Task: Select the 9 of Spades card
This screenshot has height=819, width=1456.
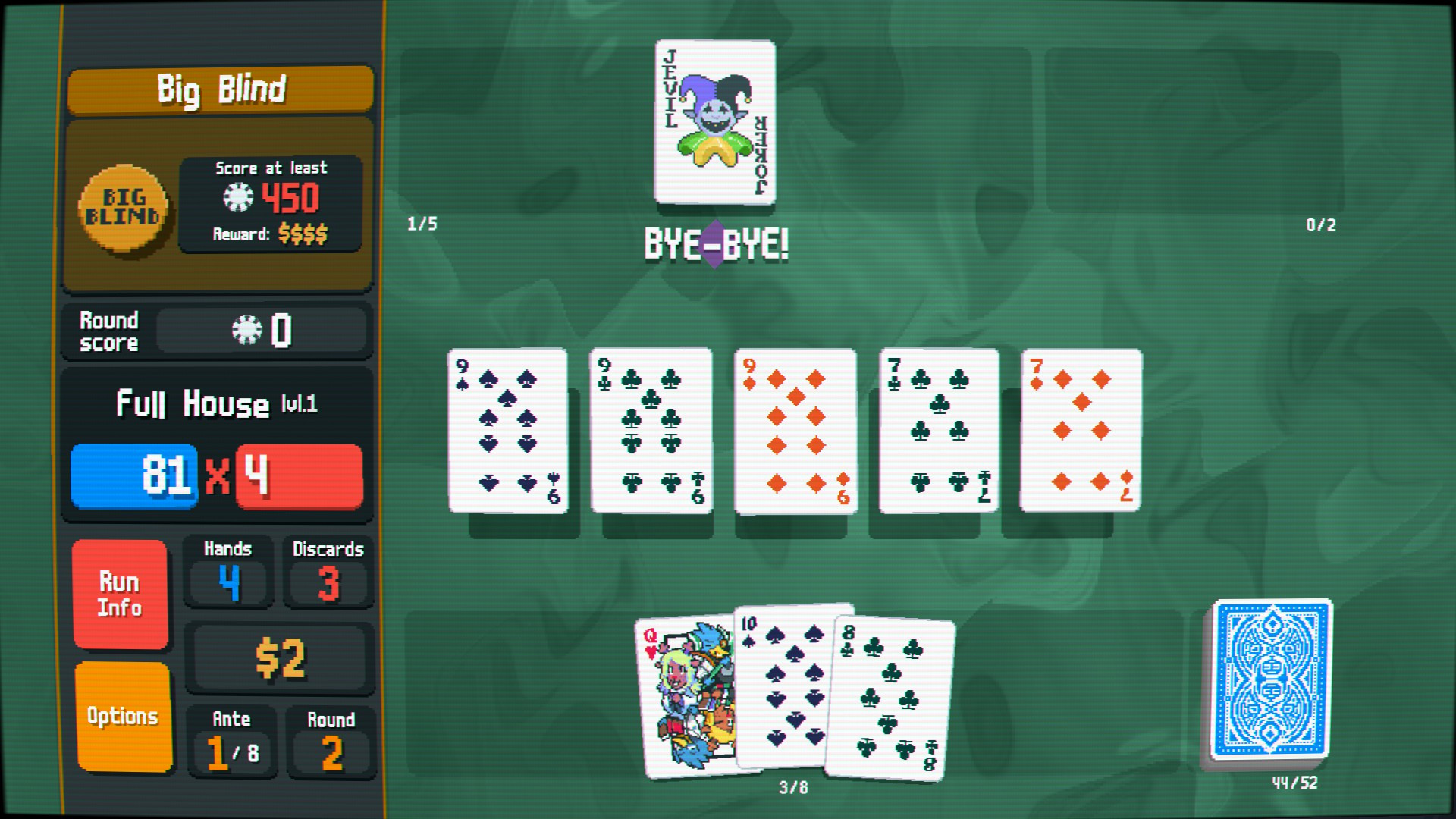Action: pyautogui.click(x=507, y=430)
